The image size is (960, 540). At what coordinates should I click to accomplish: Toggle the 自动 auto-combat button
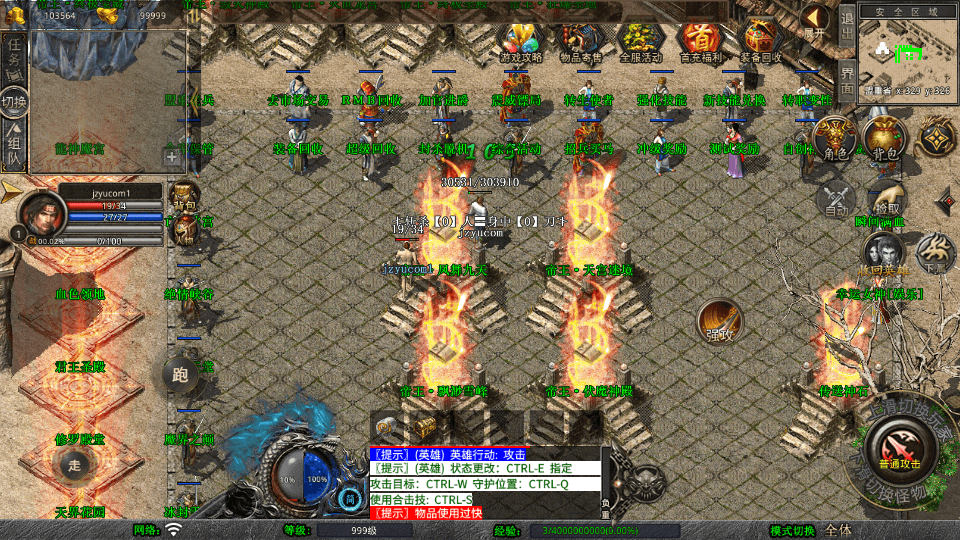coord(835,200)
